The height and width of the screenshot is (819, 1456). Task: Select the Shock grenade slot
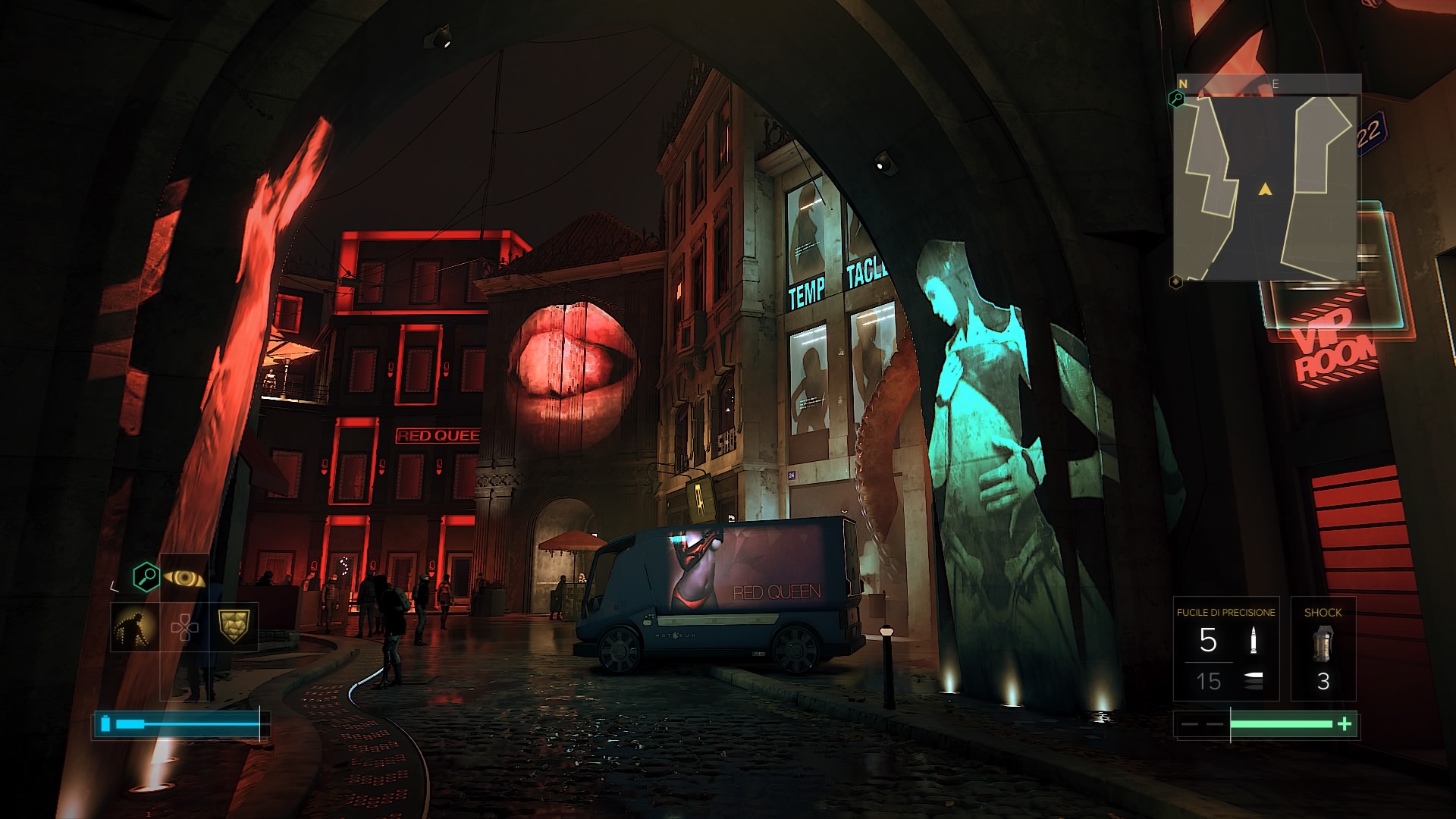tap(1323, 649)
